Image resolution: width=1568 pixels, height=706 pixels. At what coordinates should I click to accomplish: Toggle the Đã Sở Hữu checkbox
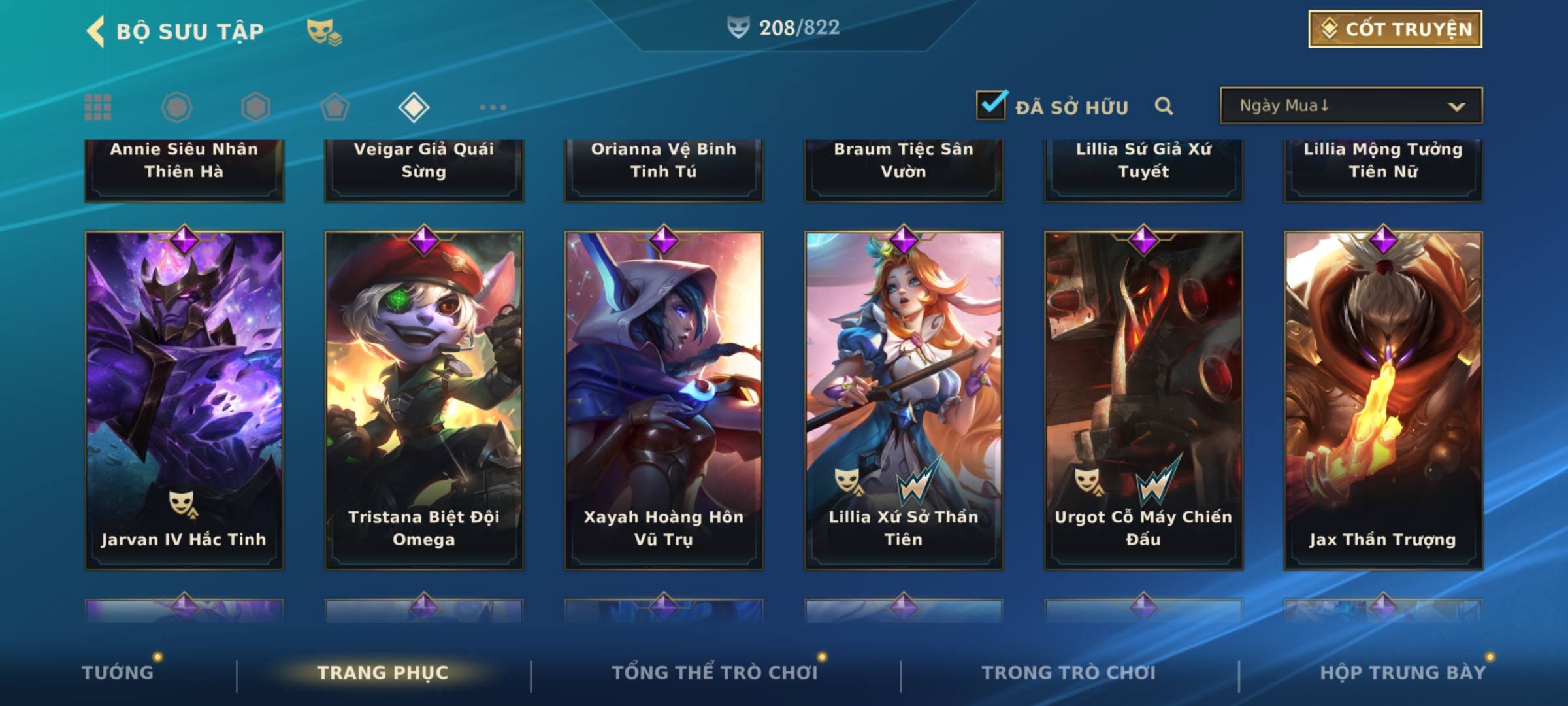991,105
